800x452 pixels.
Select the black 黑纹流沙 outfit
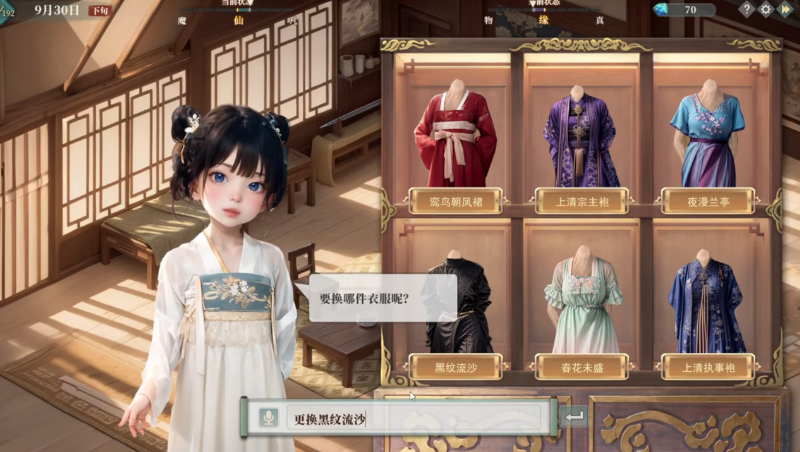click(455, 305)
